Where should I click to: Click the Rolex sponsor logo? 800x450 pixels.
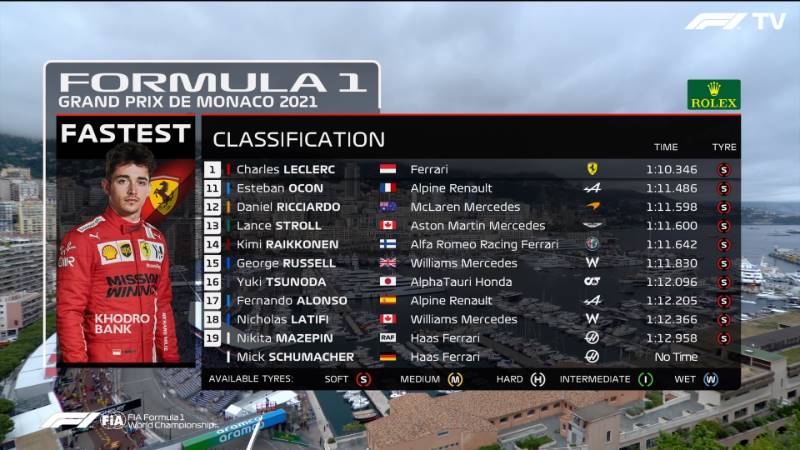click(714, 95)
